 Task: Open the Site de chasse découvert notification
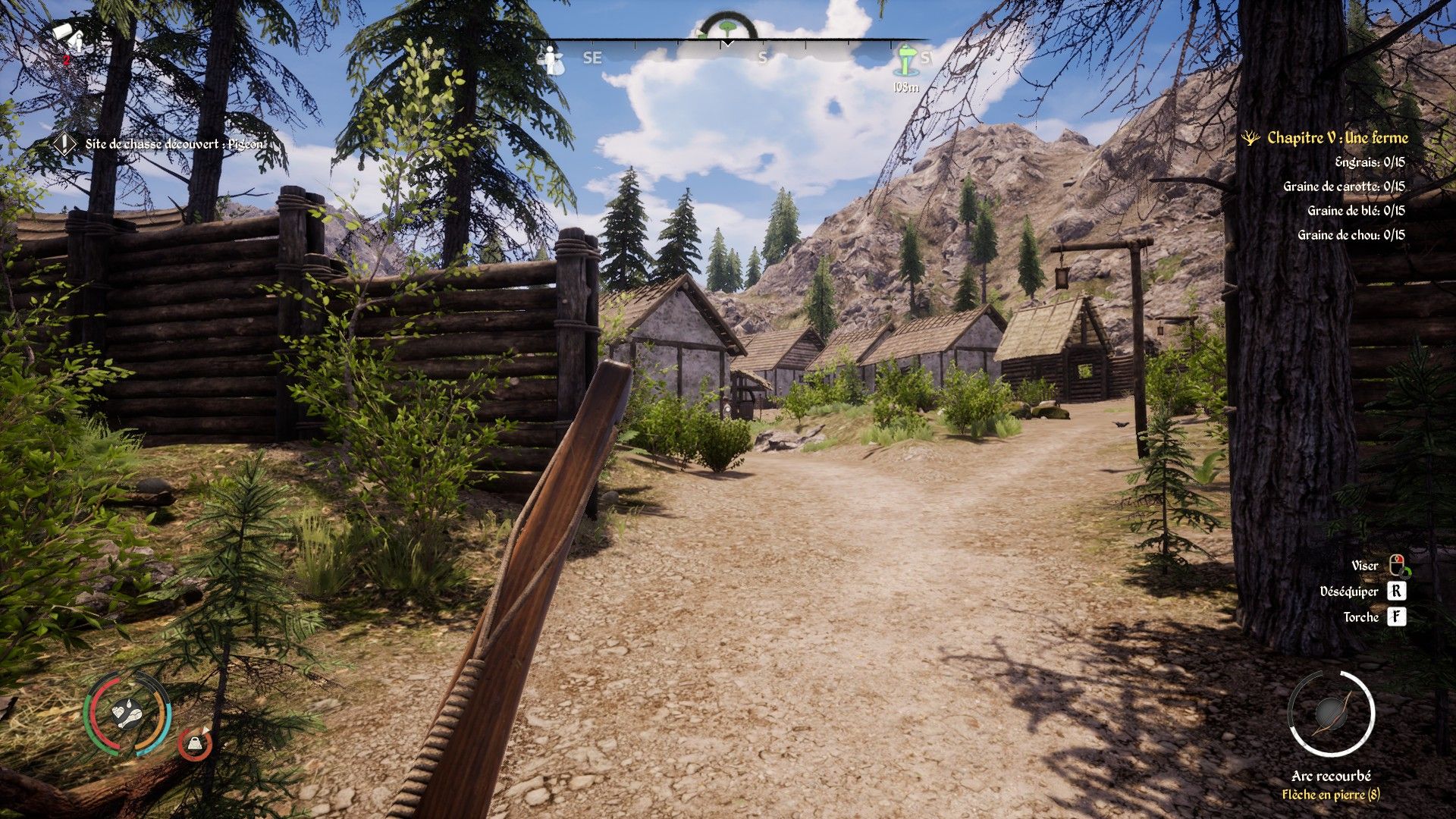pos(174,143)
